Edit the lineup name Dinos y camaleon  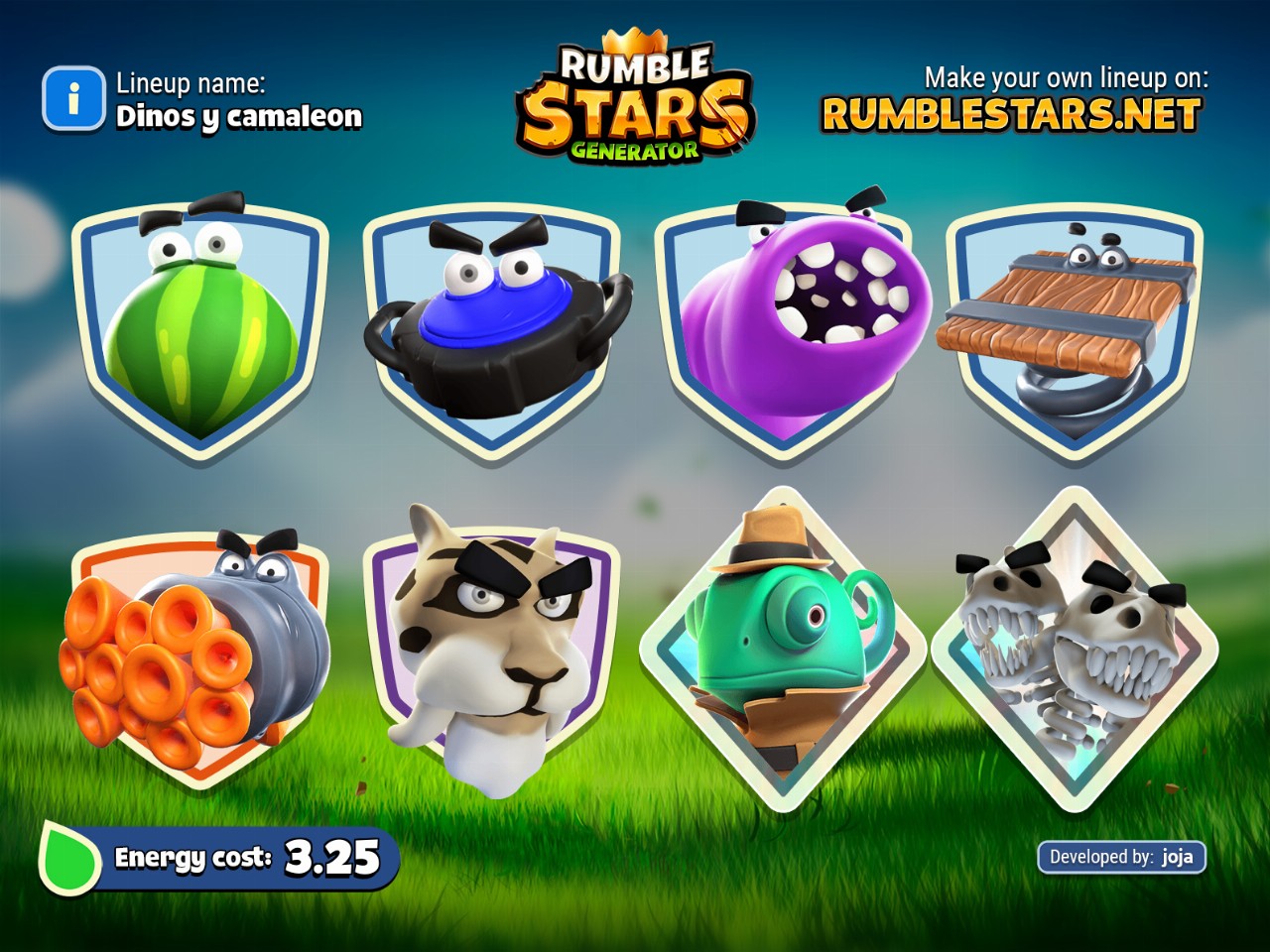(239, 117)
